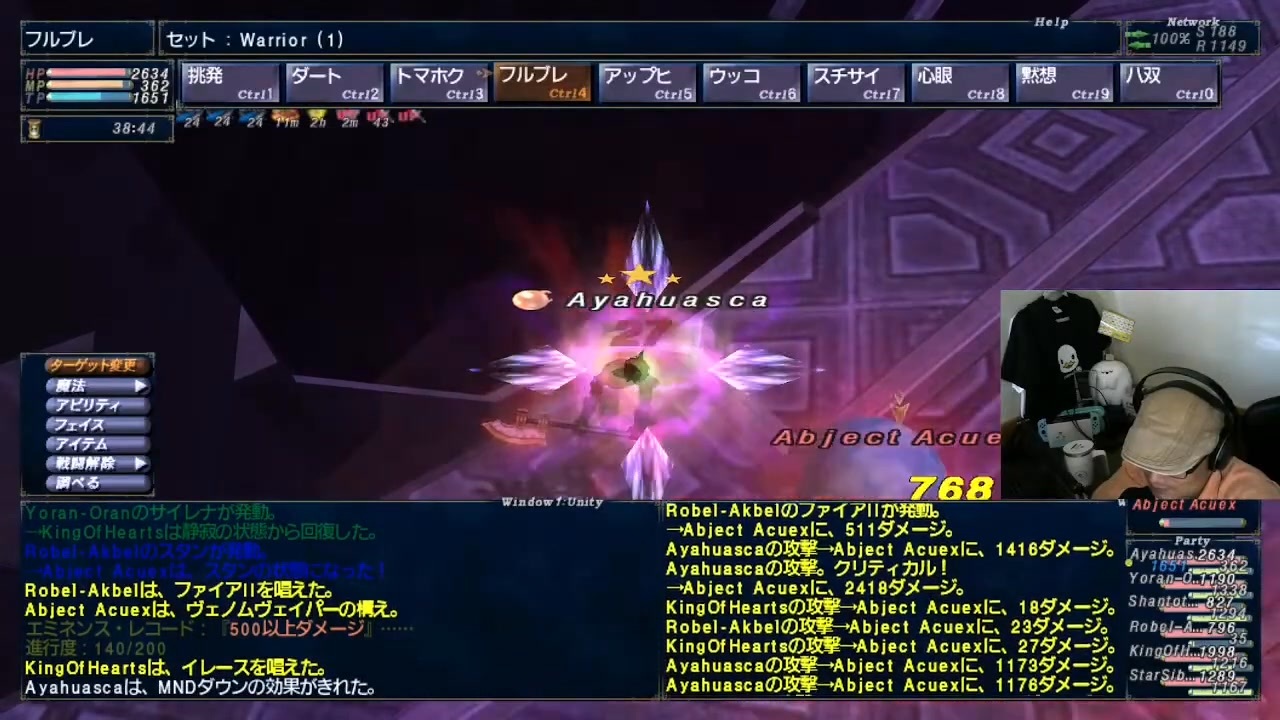Switch to the Window1:Unity chat tab
The height and width of the screenshot is (720, 1280).
pyautogui.click(x=553, y=502)
